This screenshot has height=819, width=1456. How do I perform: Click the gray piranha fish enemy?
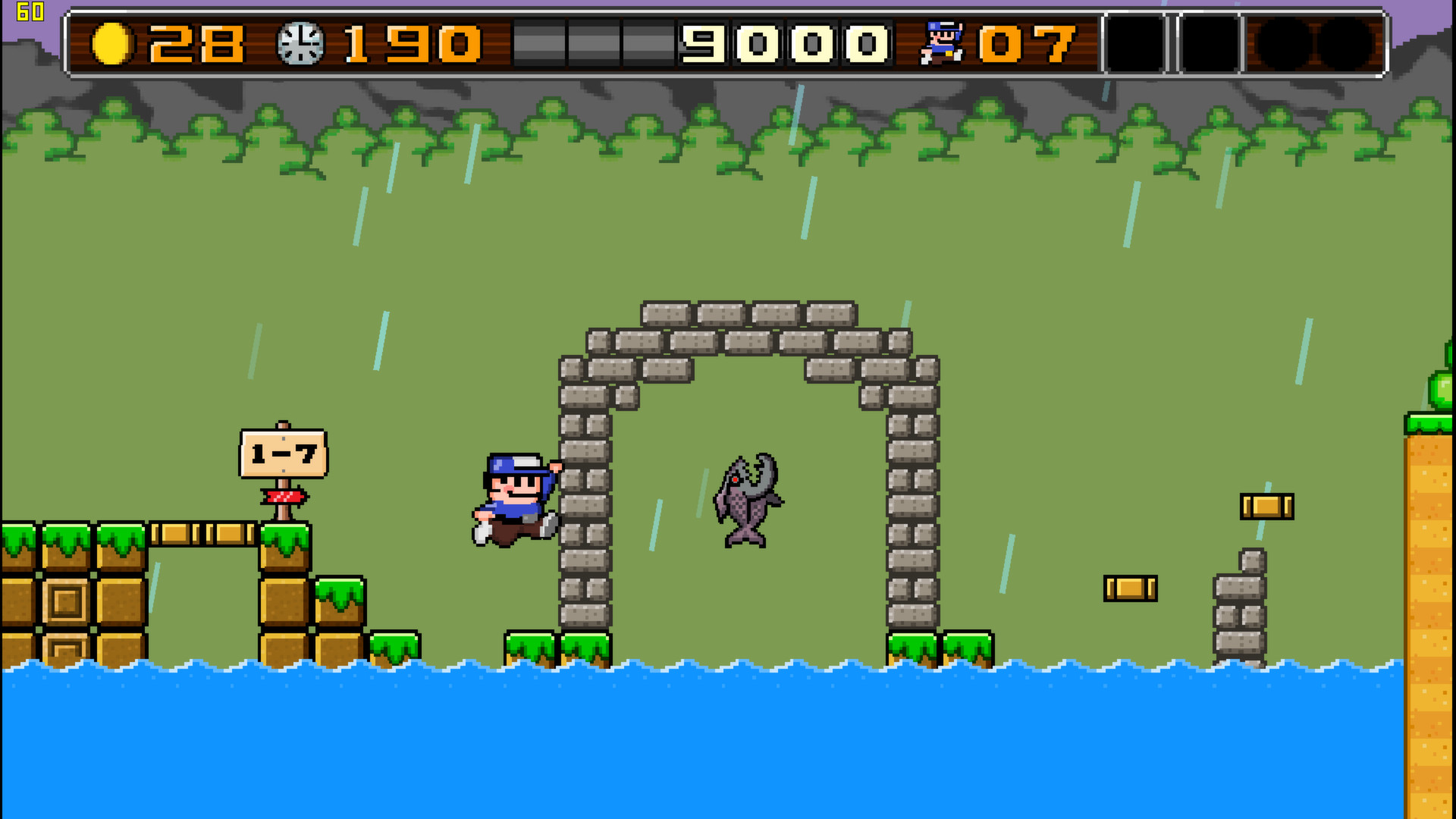point(747,500)
